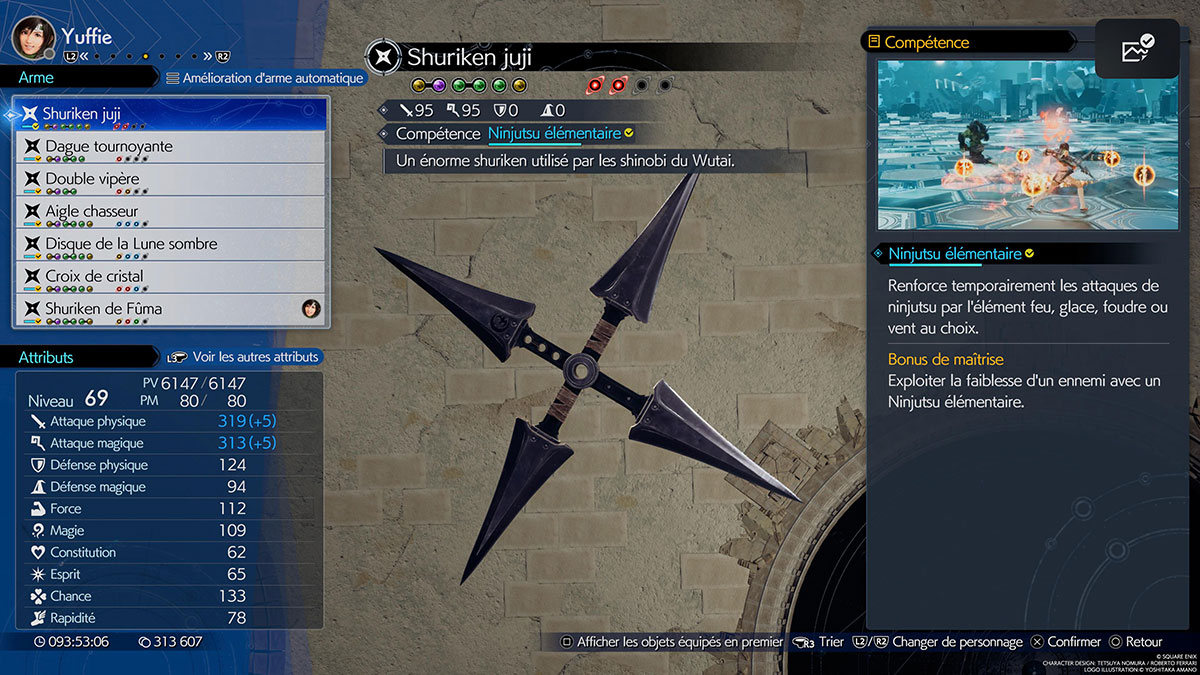Image resolution: width=1200 pixels, height=675 pixels.
Task: Click the Trier sort option
Action: click(x=820, y=642)
